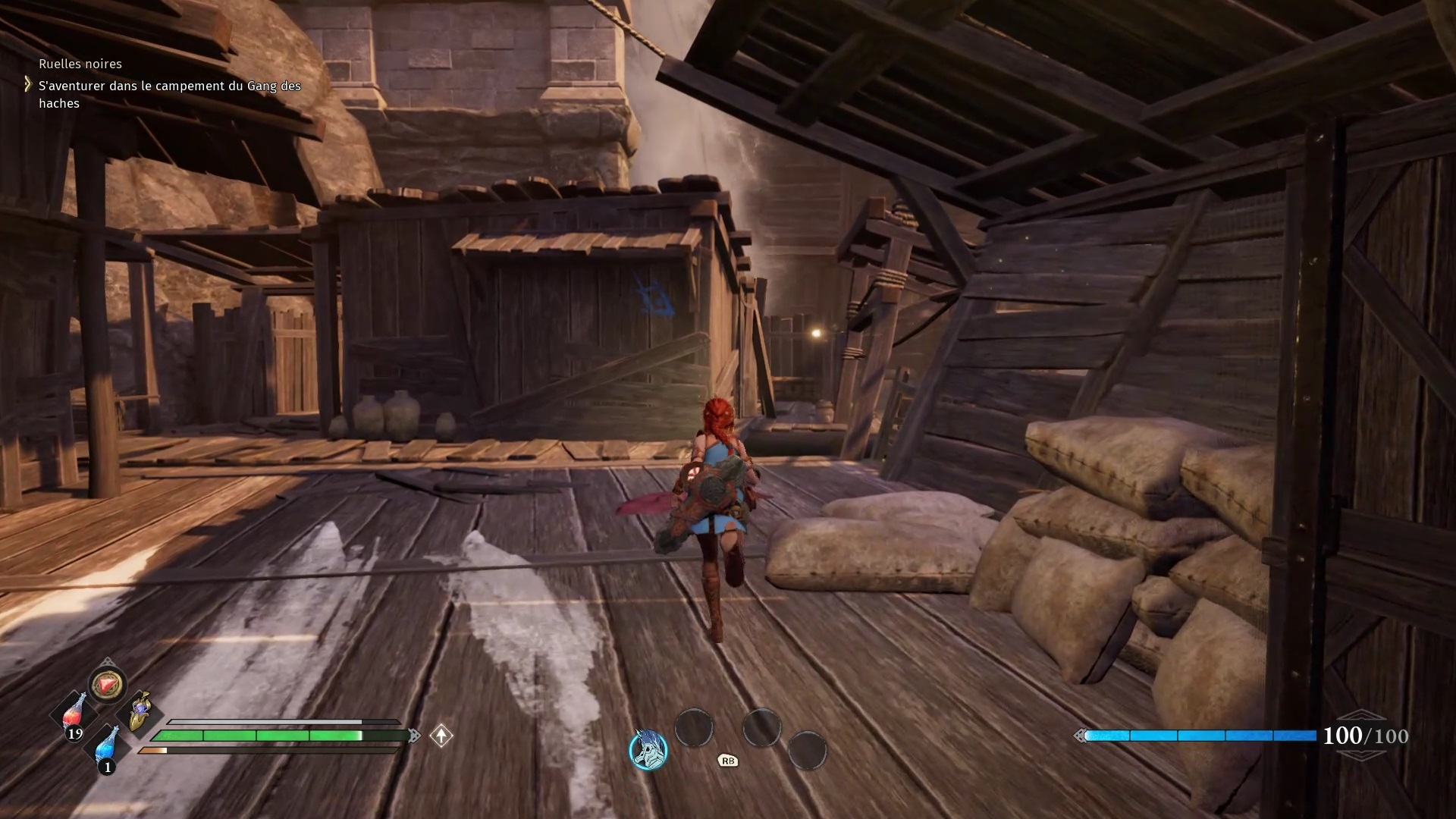Select the golden purple-gem trinket slot

click(x=140, y=712)
